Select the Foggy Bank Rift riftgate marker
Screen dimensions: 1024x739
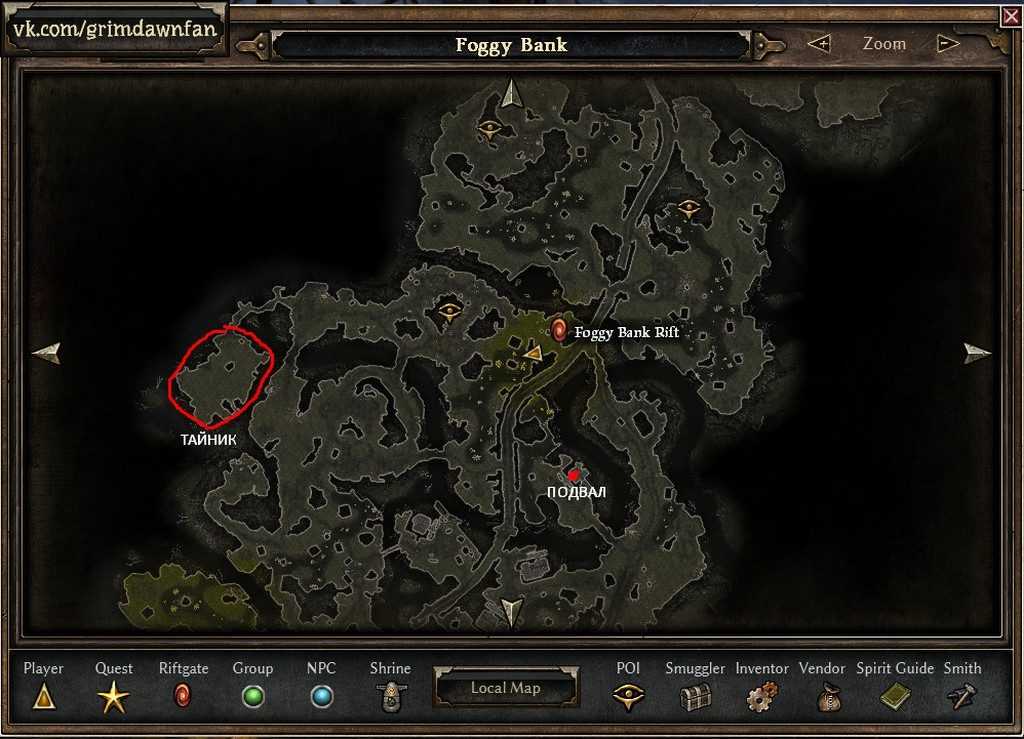pyautogui.click(x=559, y=330)
